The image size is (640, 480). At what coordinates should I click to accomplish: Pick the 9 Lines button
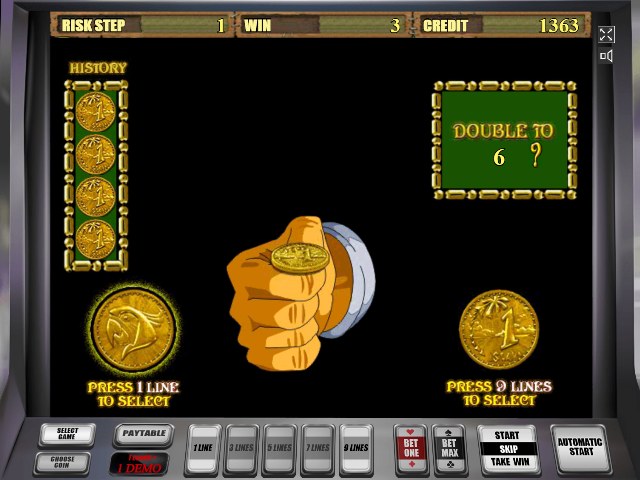tap(355, 447)
